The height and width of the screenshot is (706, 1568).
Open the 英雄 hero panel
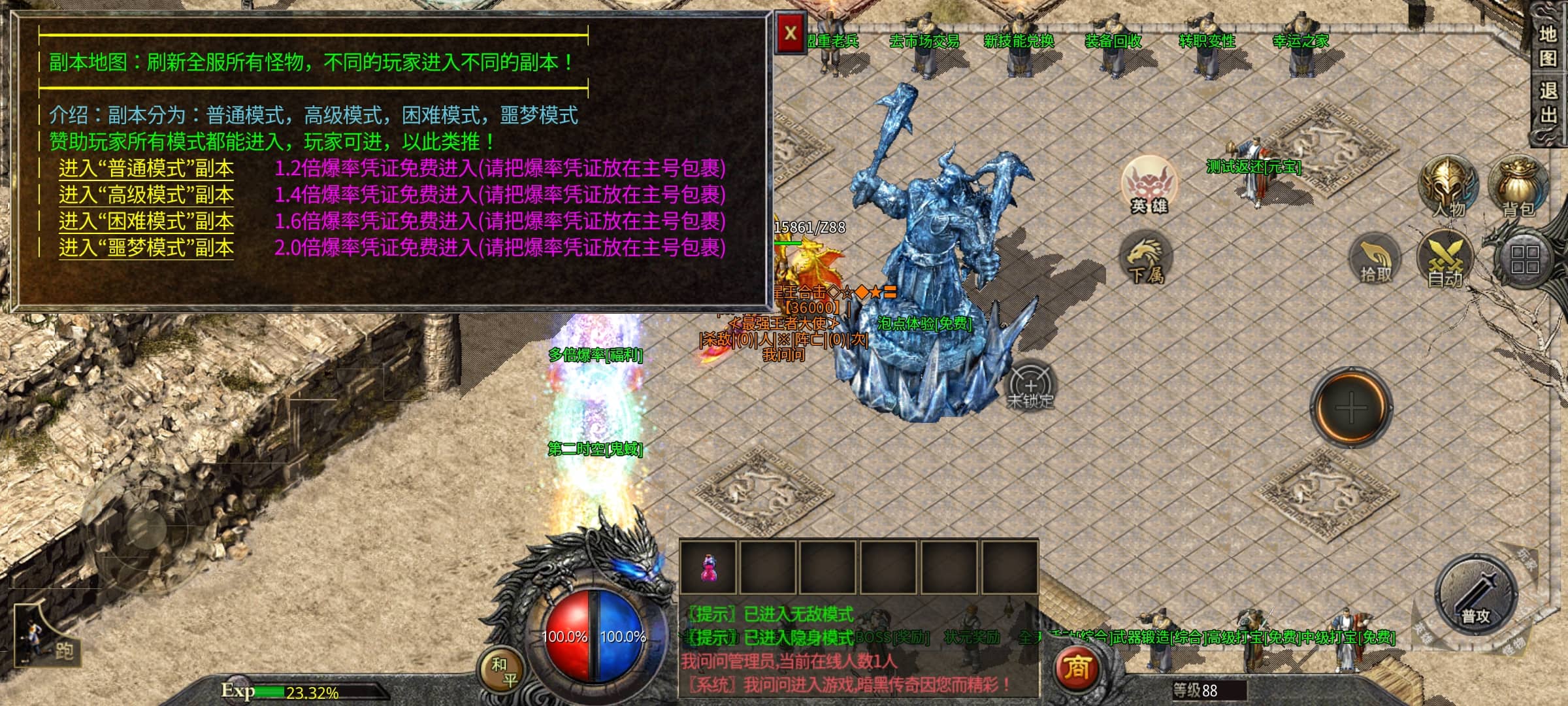pos(1149,185)
